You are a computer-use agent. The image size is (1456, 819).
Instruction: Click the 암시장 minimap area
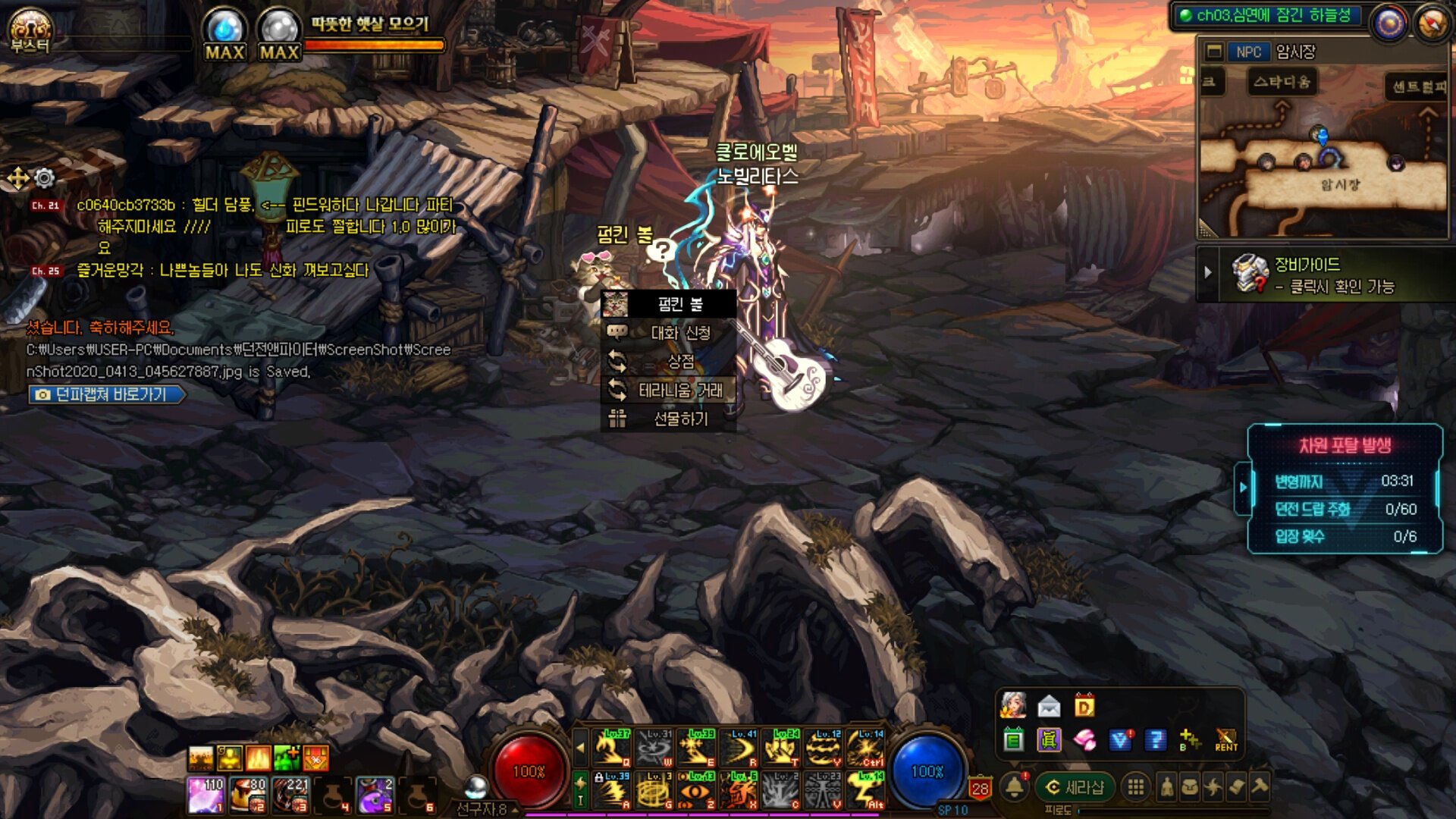1340,184
